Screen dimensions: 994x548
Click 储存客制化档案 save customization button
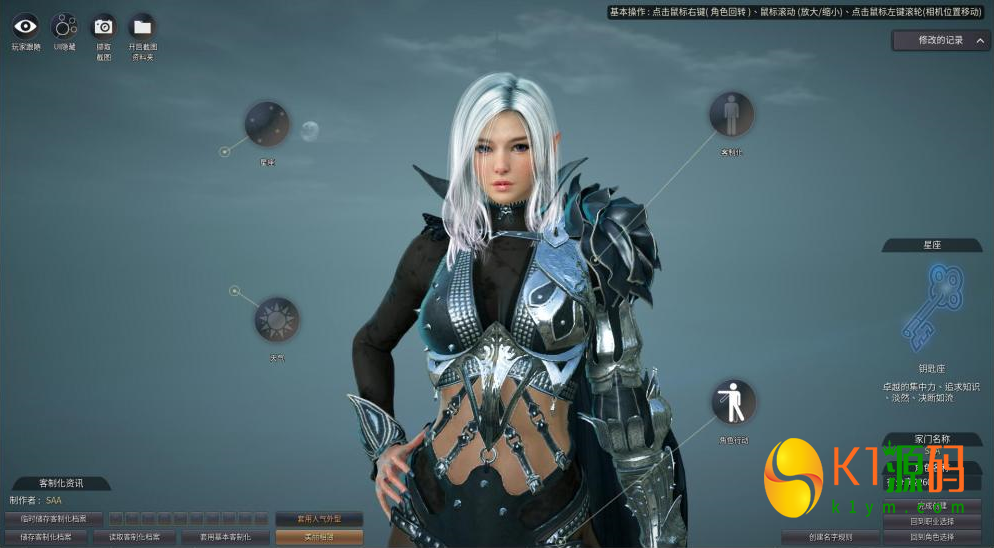click(53, 537)
